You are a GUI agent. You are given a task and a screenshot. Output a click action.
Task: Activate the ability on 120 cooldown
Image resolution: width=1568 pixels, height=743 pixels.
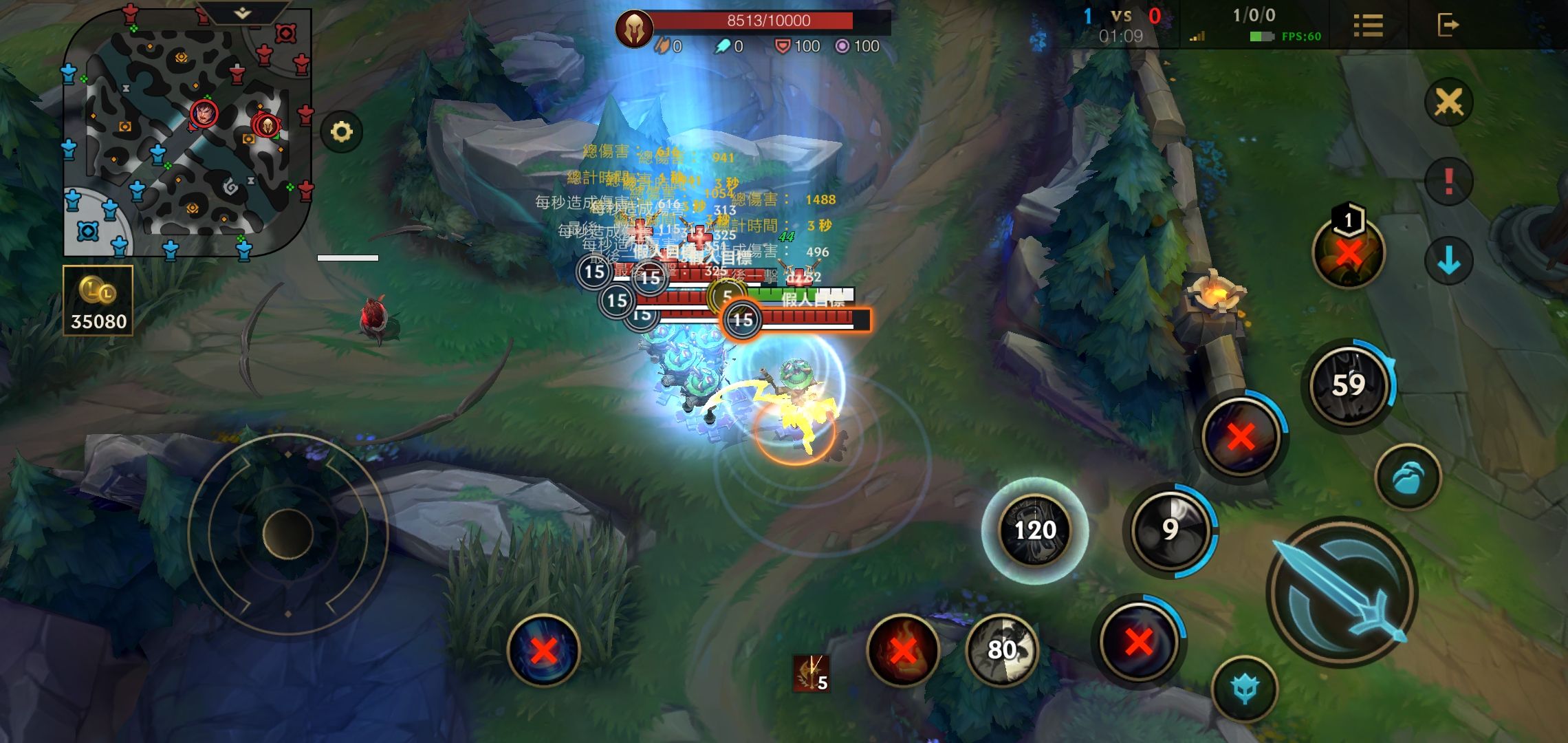1035,530
